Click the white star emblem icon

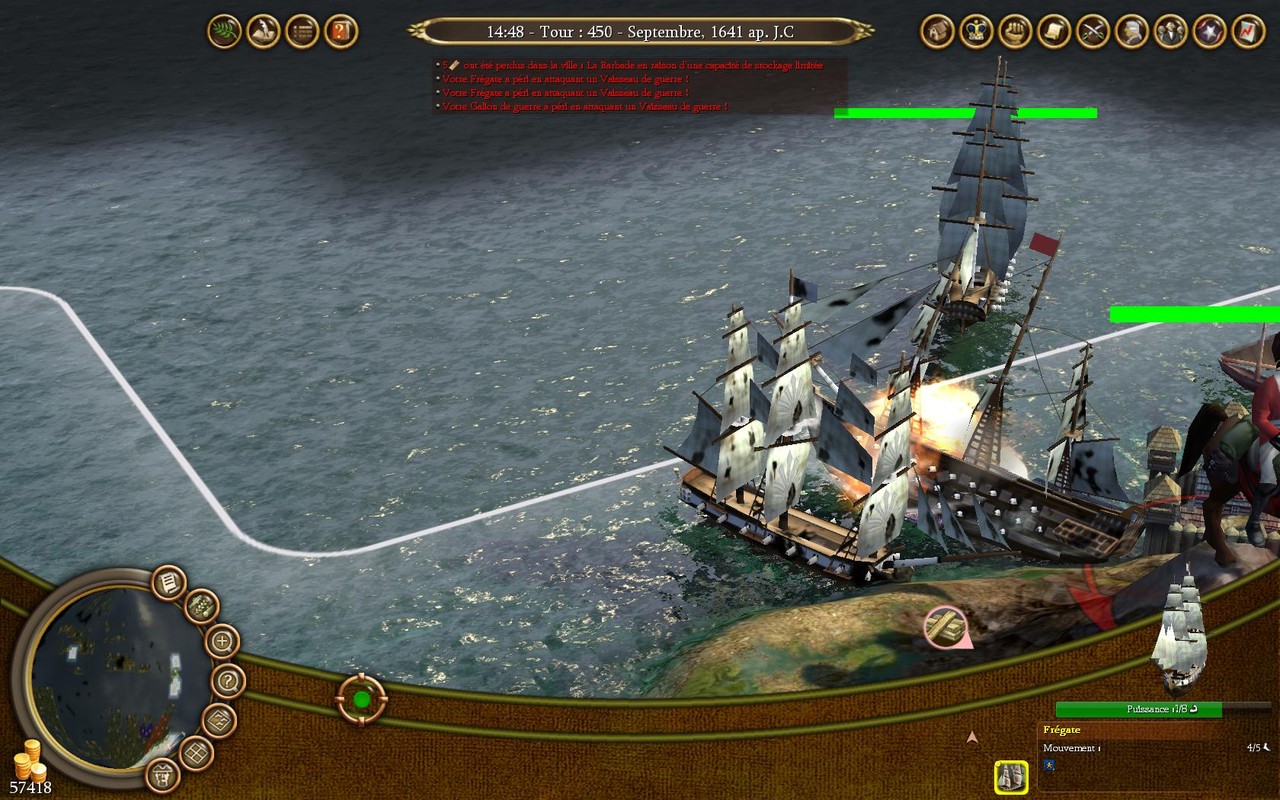(1210, 31)
